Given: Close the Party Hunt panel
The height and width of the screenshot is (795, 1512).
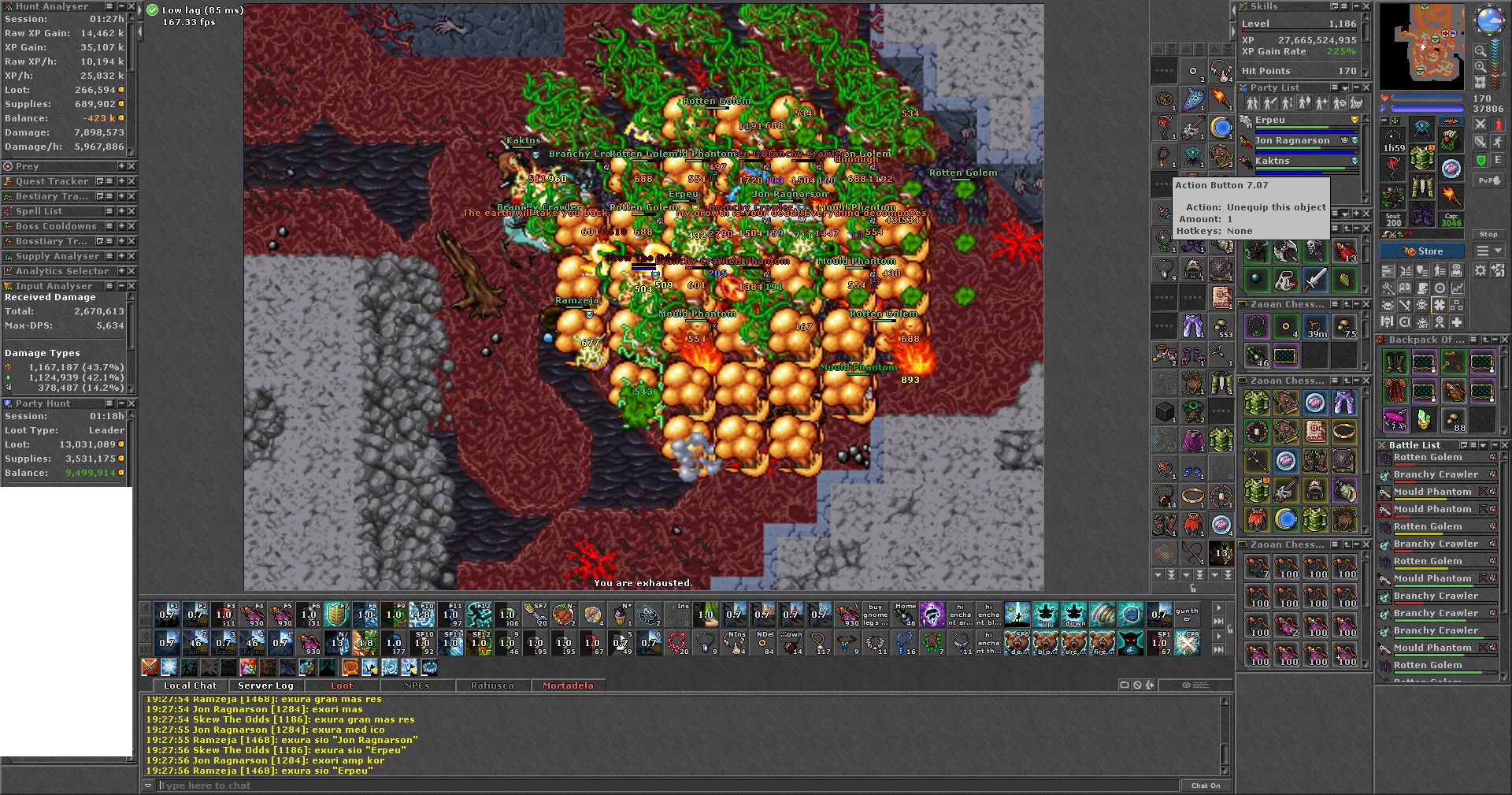Looking at the screenshot, I should pos(132,403).
